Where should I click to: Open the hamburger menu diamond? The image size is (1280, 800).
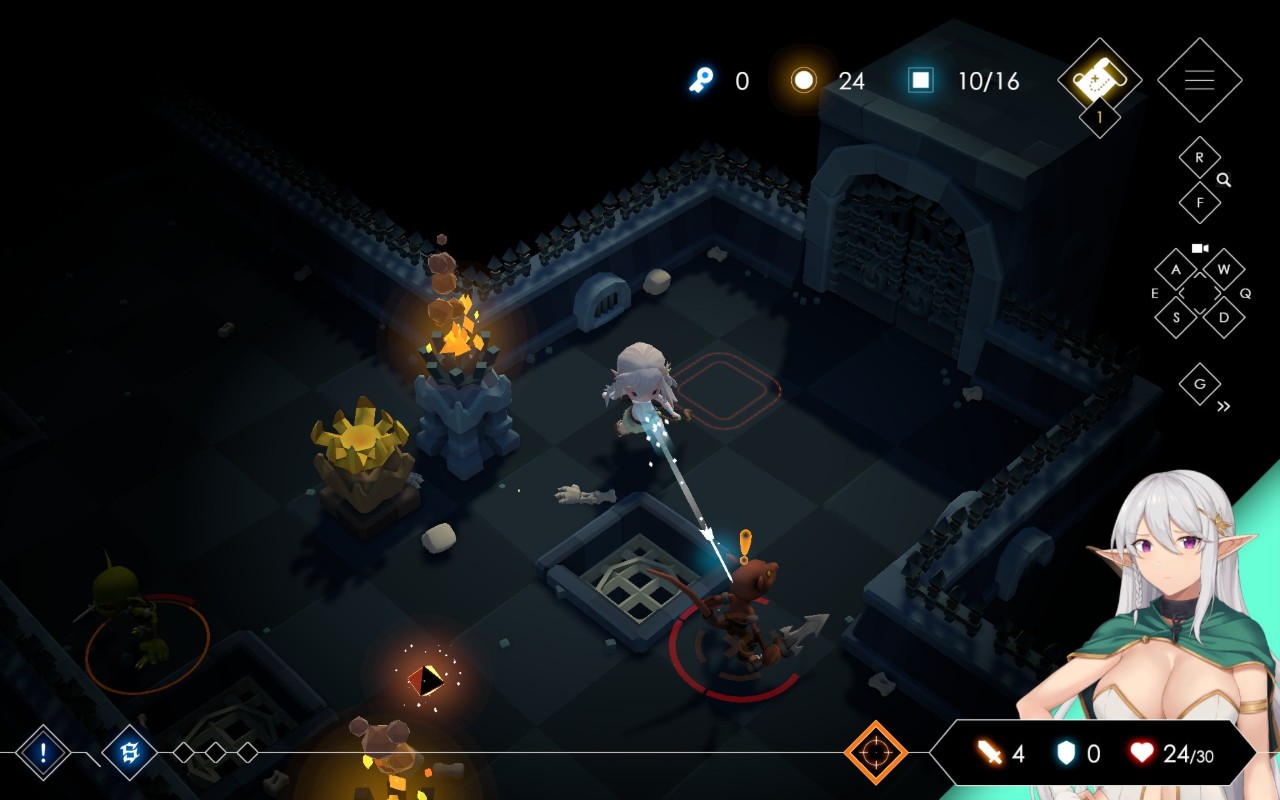(1199, 80)
